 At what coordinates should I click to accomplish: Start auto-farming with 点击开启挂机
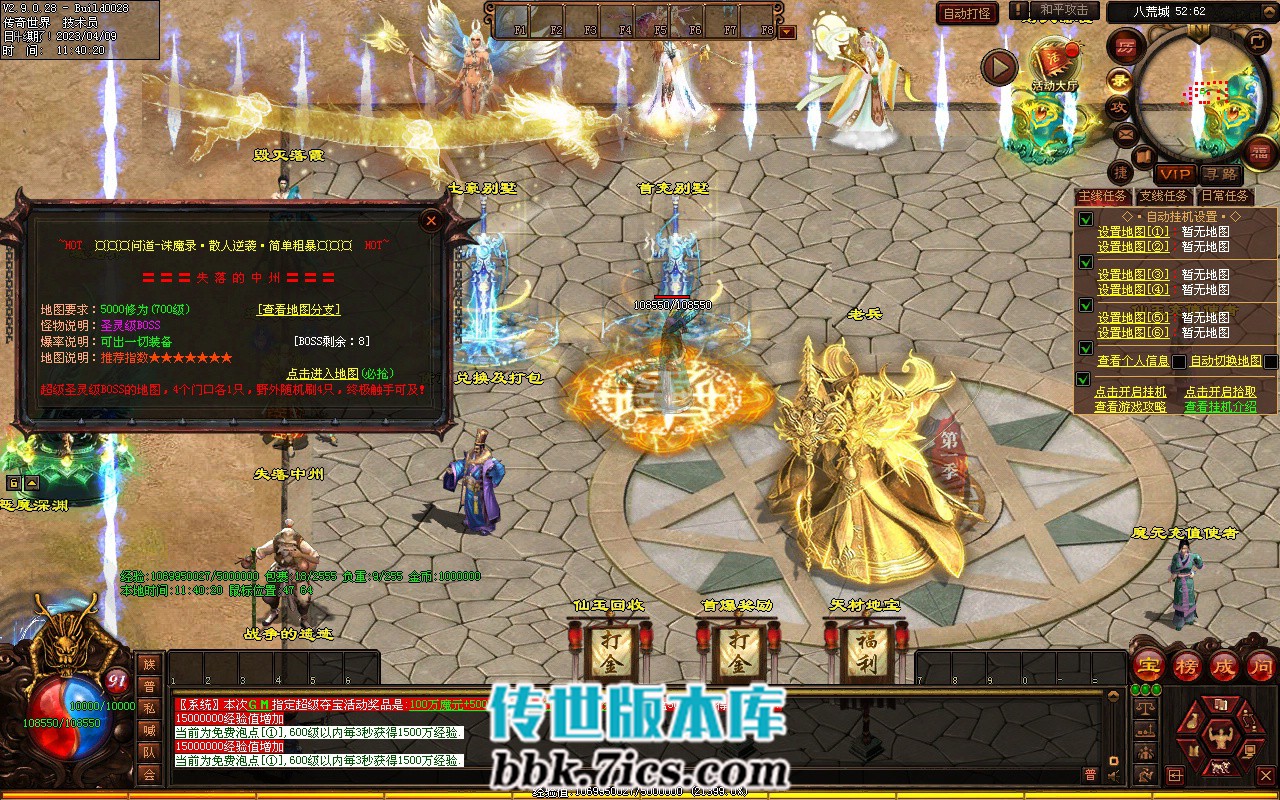[1130, 392]
